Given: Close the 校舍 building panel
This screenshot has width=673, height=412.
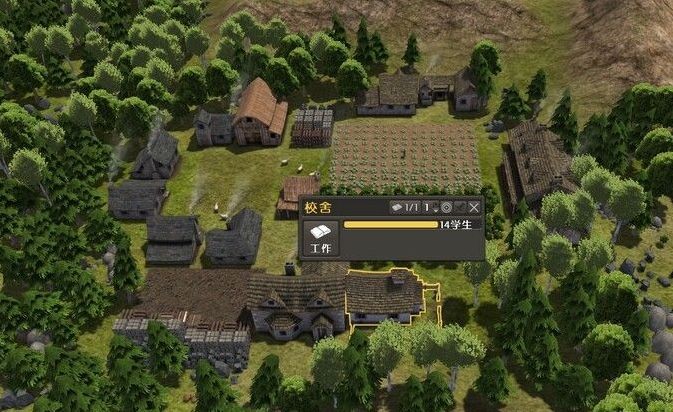Looking at the screenshot, I should point(474,207).
